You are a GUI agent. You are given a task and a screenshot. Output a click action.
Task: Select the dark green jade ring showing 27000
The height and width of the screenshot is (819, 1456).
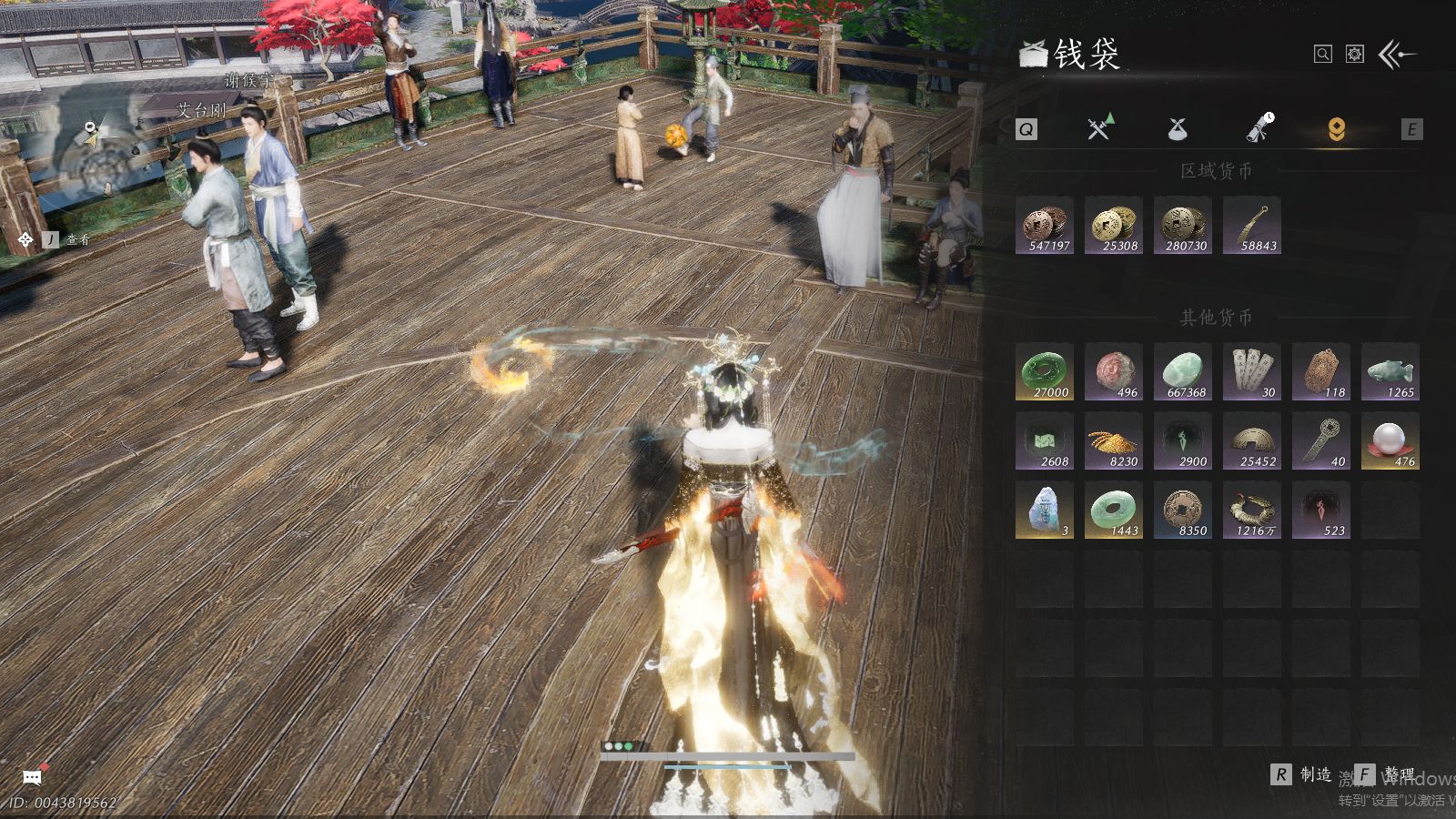pos(1045,371)
